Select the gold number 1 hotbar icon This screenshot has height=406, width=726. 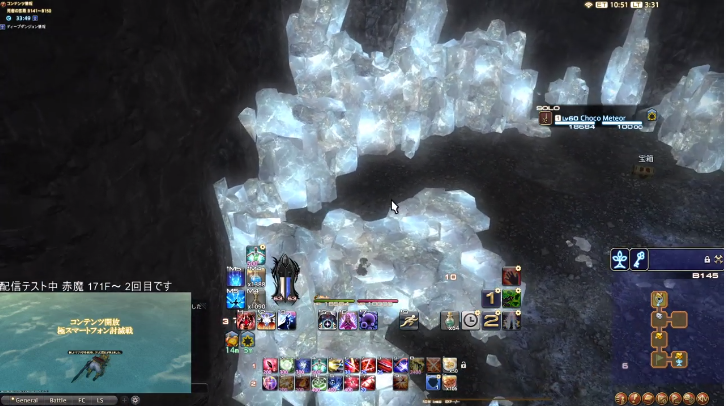tap(491, 298)
